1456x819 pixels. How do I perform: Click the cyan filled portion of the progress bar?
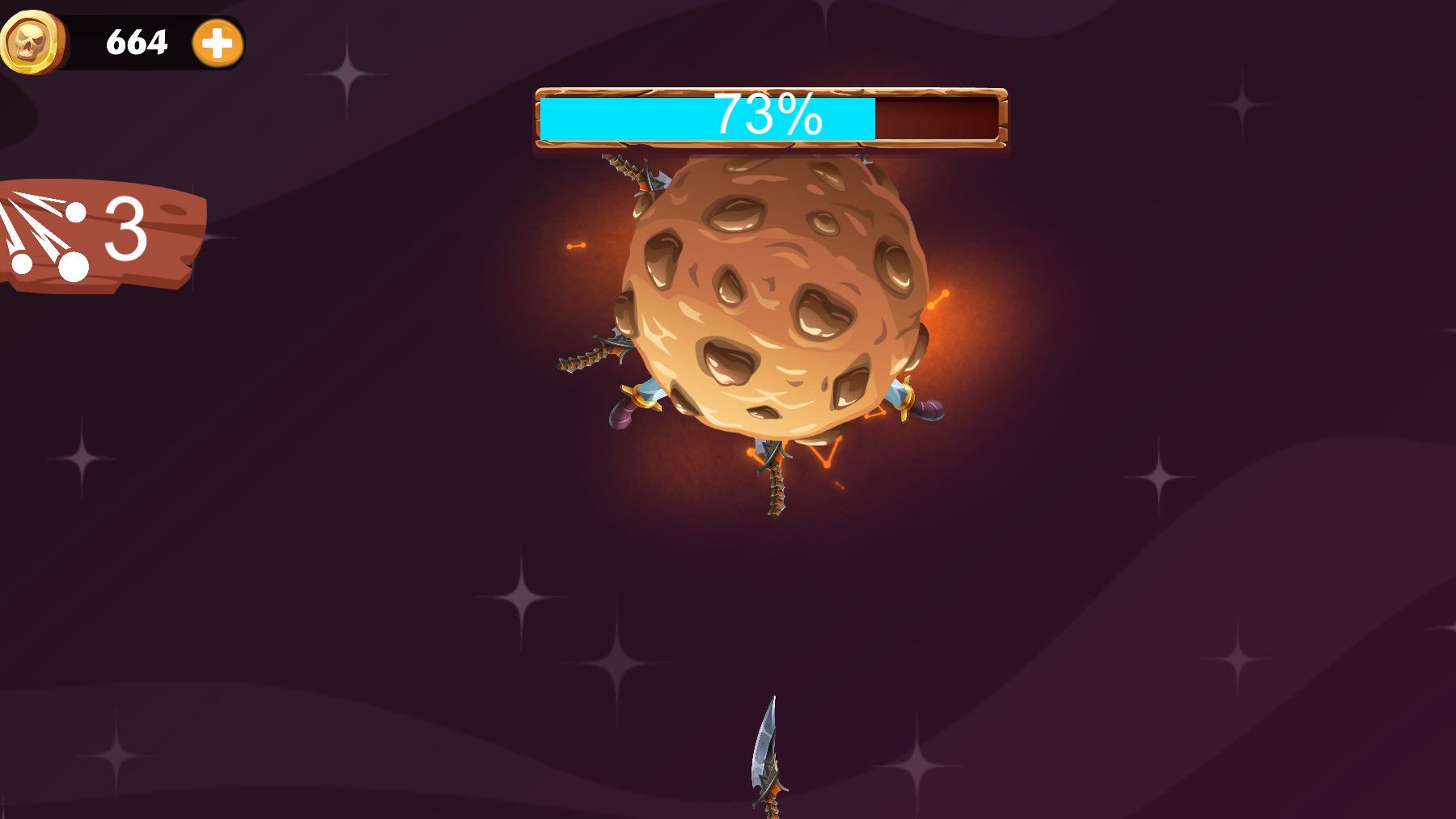pyautogui.click(x=615, y=117)
